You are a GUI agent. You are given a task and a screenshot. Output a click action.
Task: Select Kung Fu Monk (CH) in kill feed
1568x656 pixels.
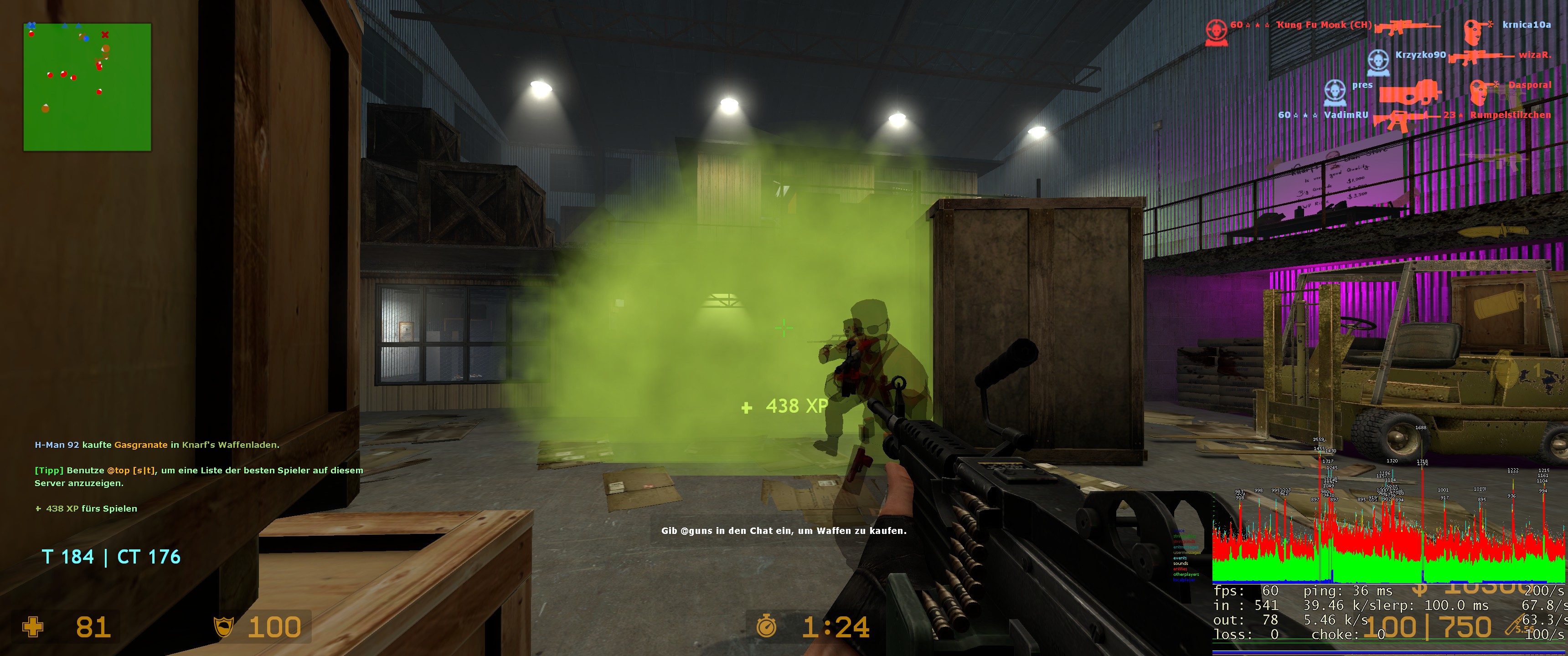click(x=1324, y=25)
